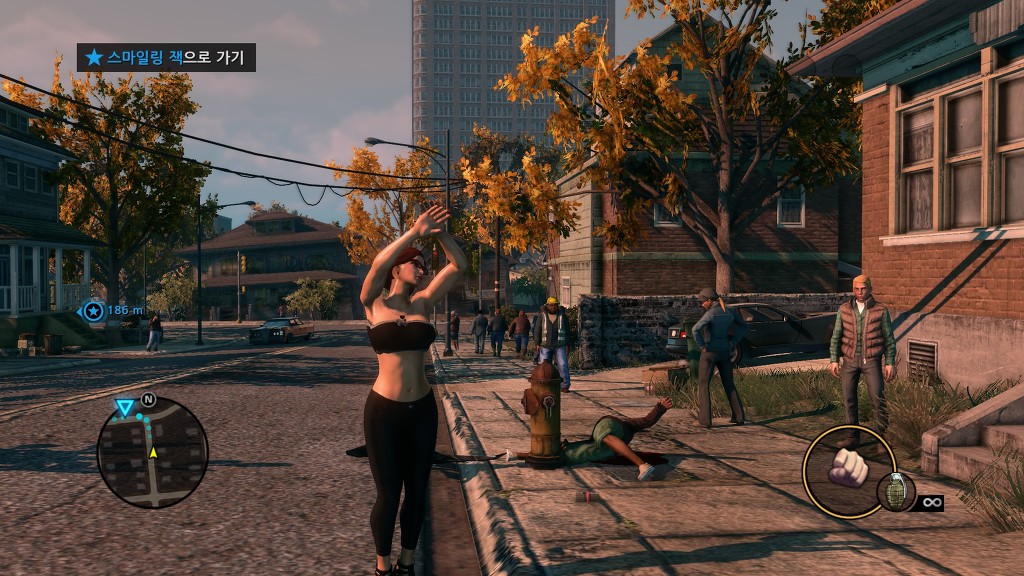Click the Smiling Jack objective tracker

(166, 57)
